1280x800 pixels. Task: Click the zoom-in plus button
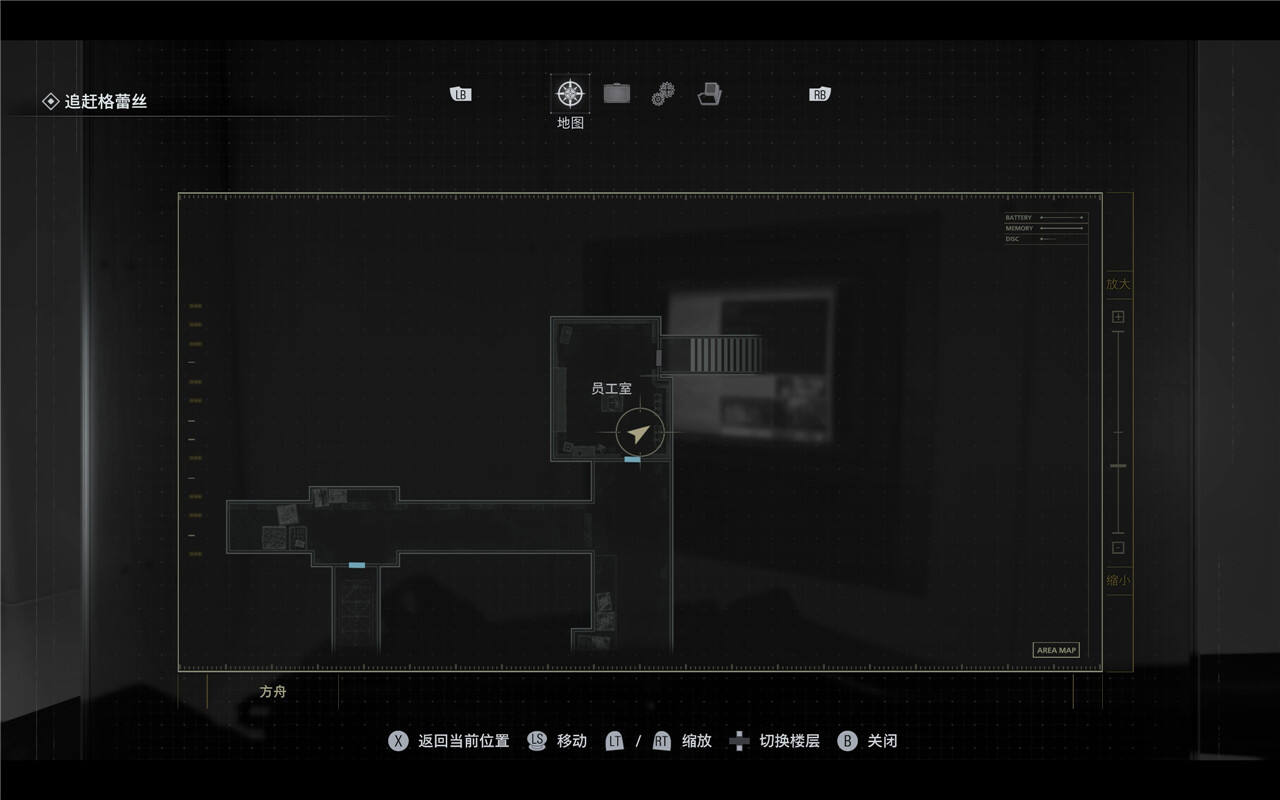[x=1118, y=317]
